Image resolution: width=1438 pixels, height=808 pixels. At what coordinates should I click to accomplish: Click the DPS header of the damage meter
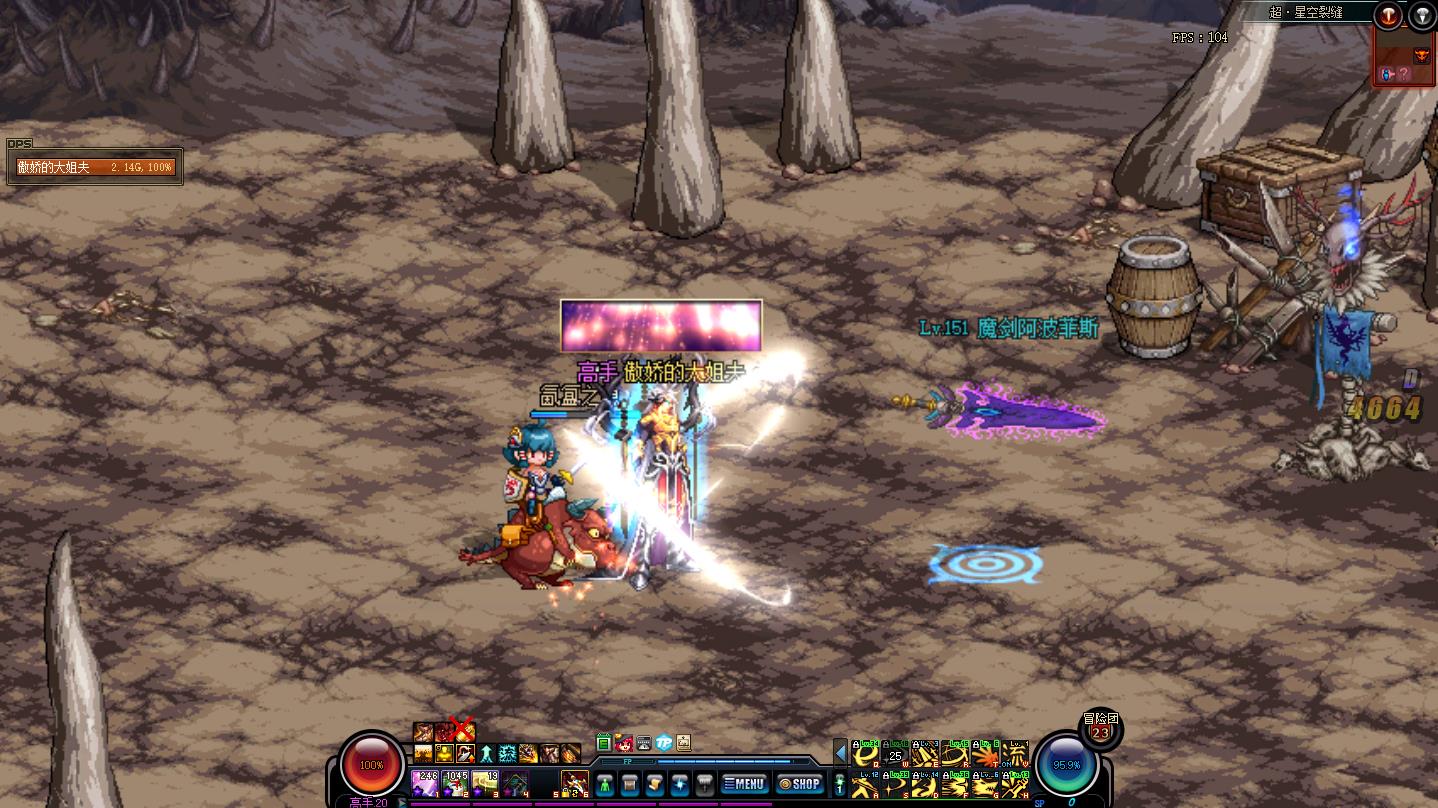[x=19, y=144]
